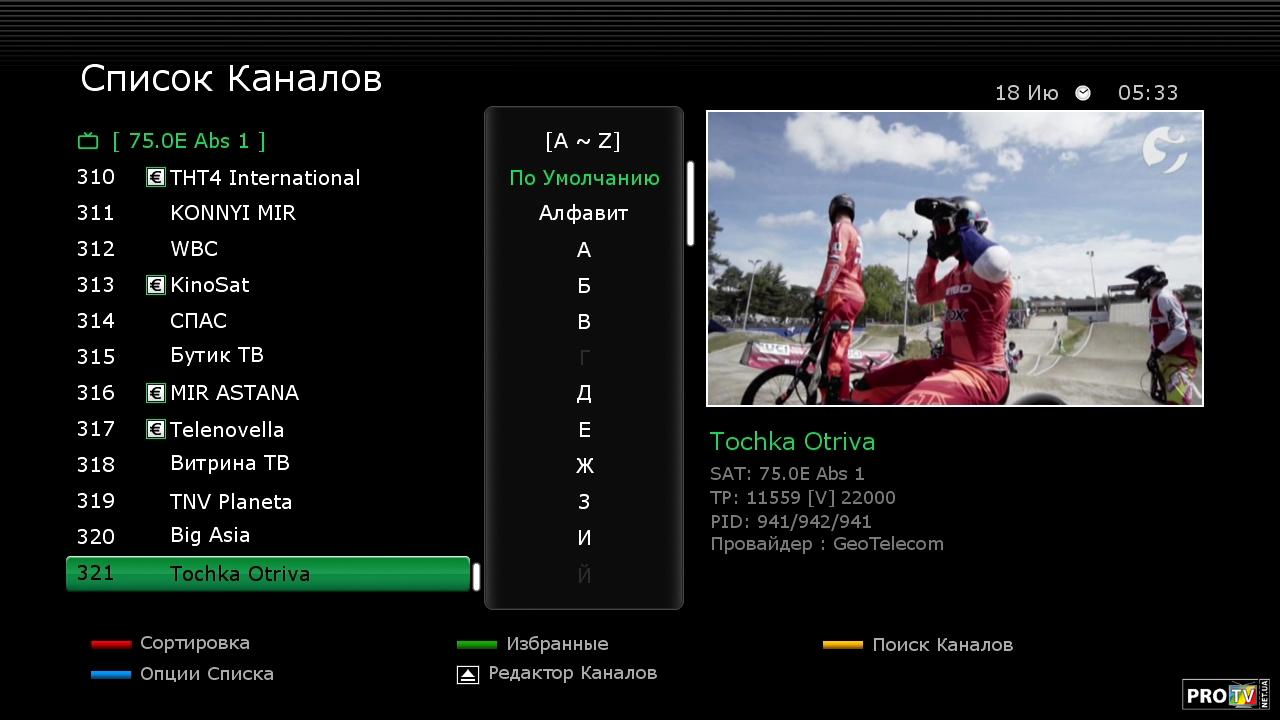This screenshot has width=1280, height=720.
Task: Open 'Опции Списка' list options
Action: click(206, 674)
